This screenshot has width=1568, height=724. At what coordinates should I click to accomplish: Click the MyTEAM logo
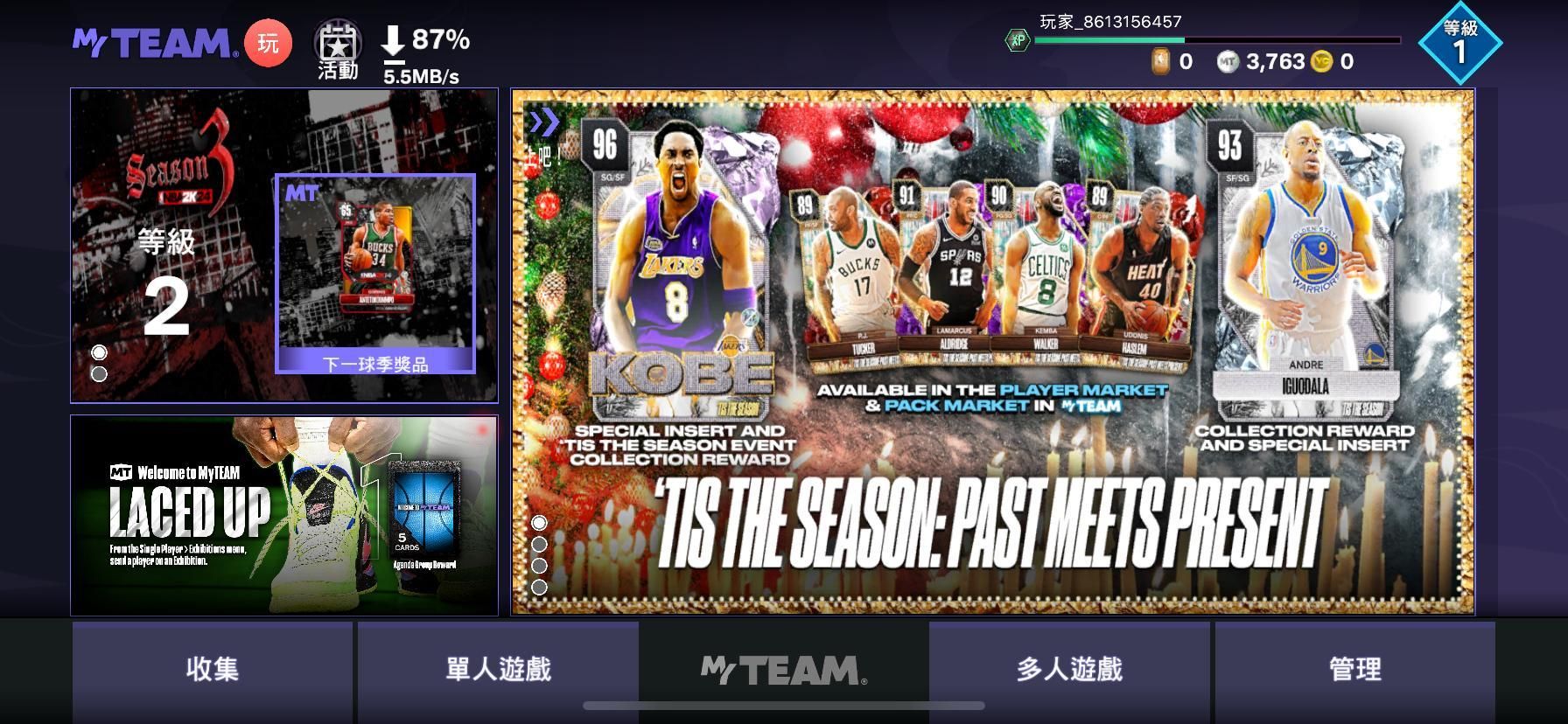click(x=150, y=44)
